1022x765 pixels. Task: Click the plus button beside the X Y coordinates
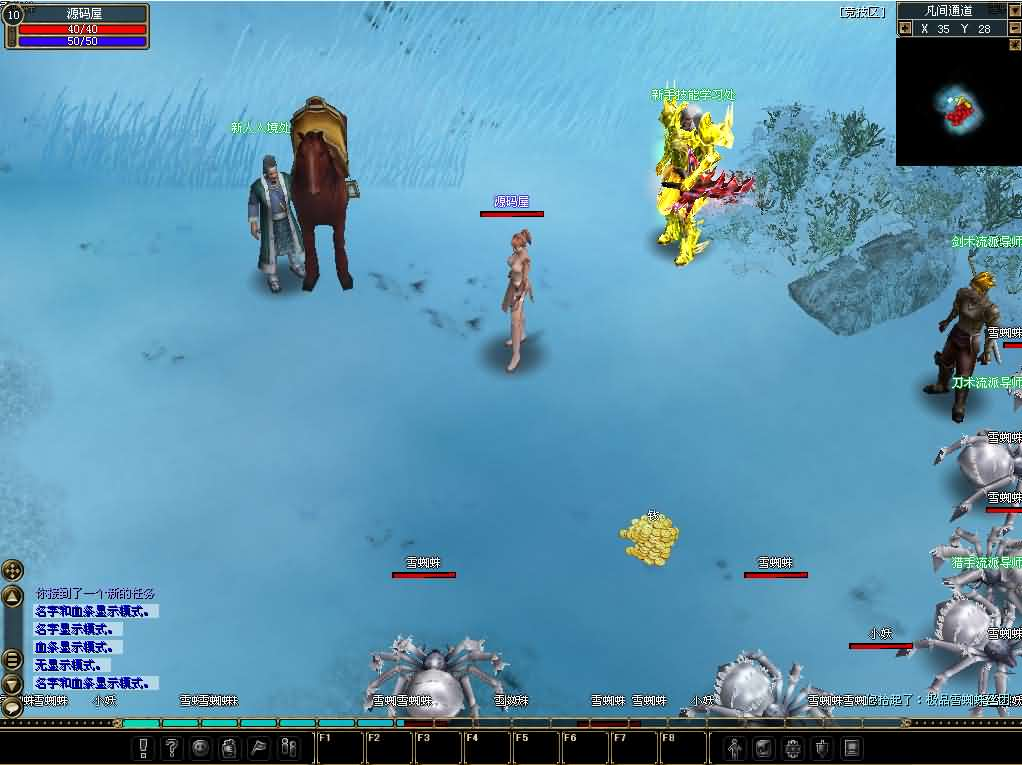click(x=905, y=29)
